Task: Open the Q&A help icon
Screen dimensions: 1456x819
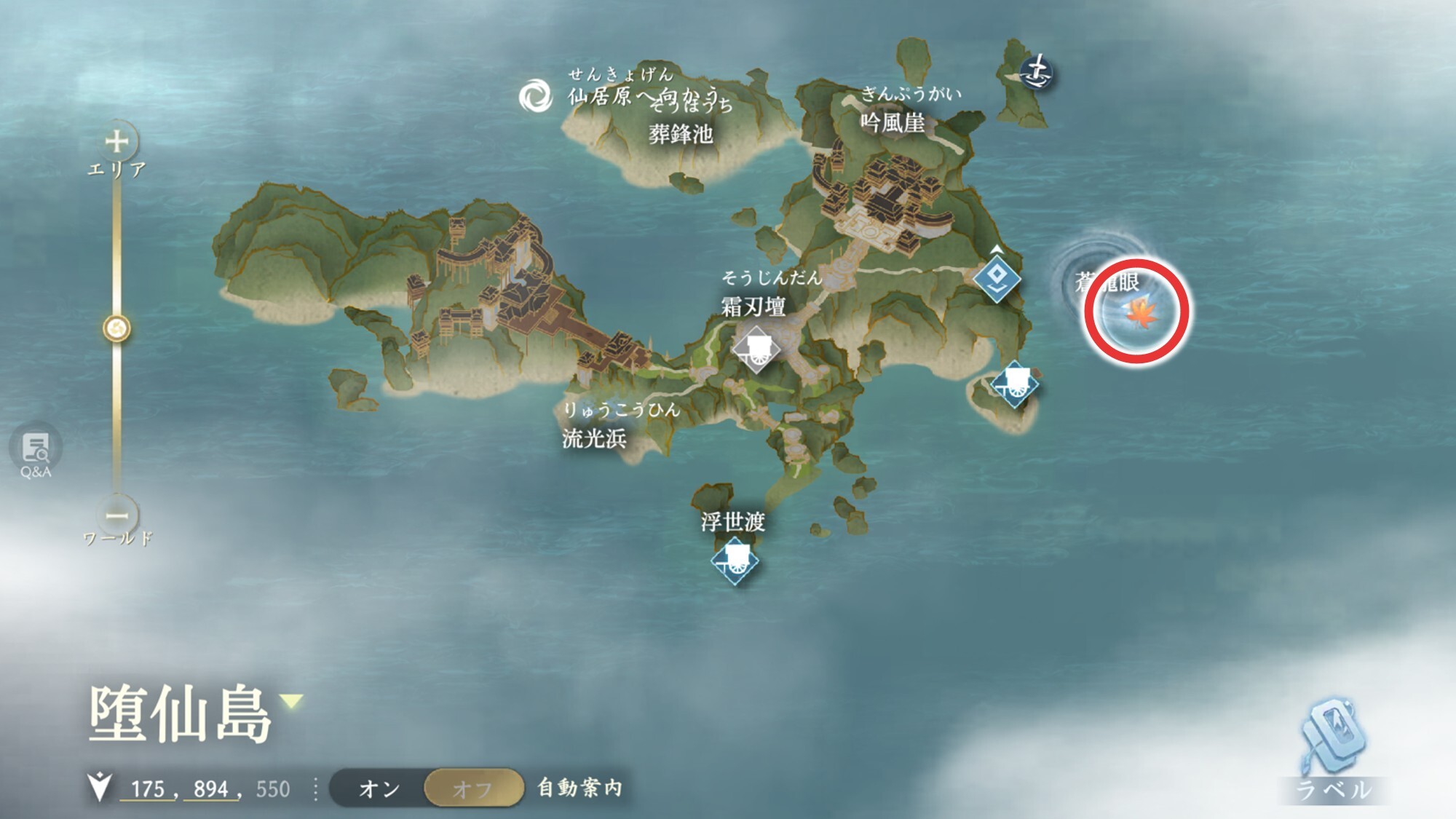Action: (35, 448)
